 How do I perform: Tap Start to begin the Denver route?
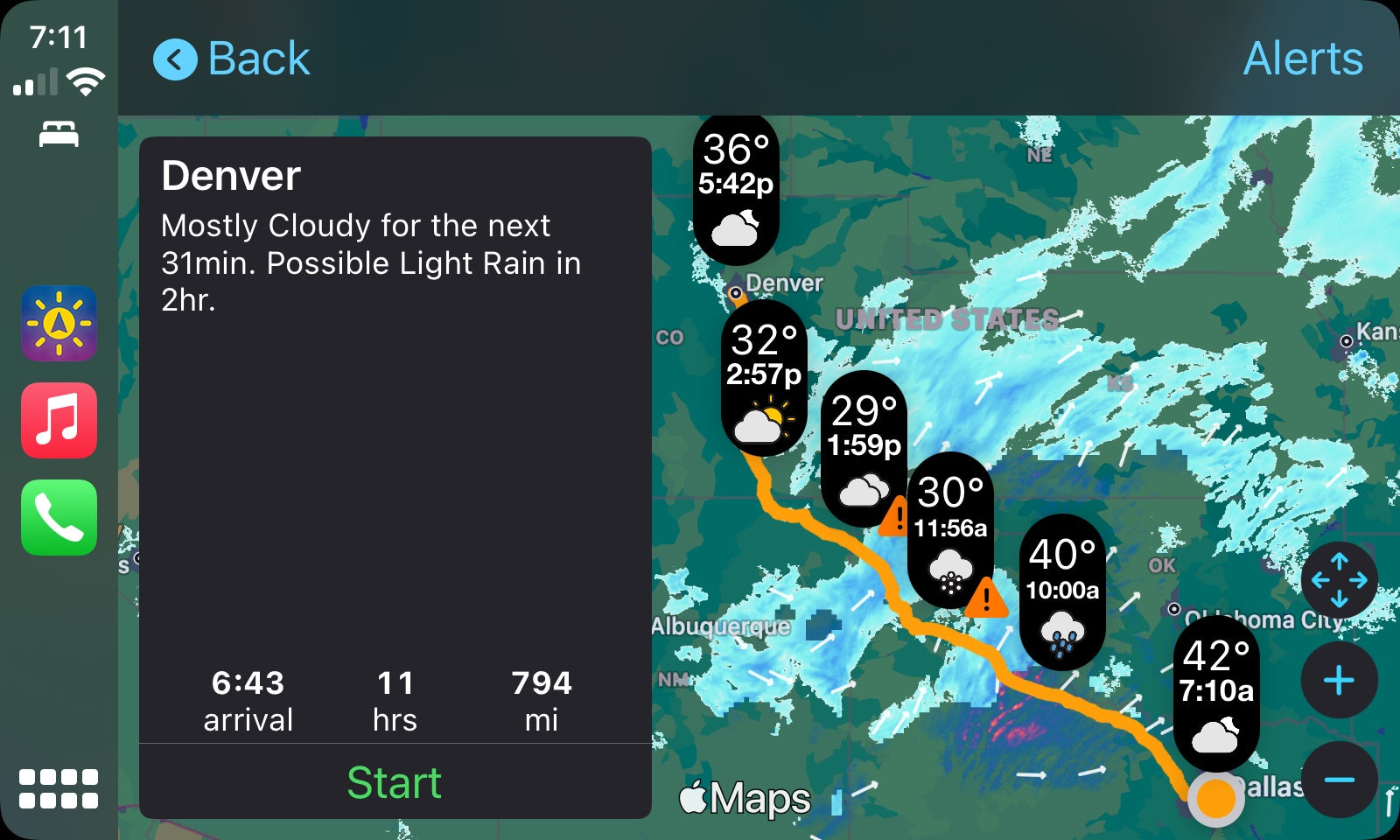[x=395, y=781]
